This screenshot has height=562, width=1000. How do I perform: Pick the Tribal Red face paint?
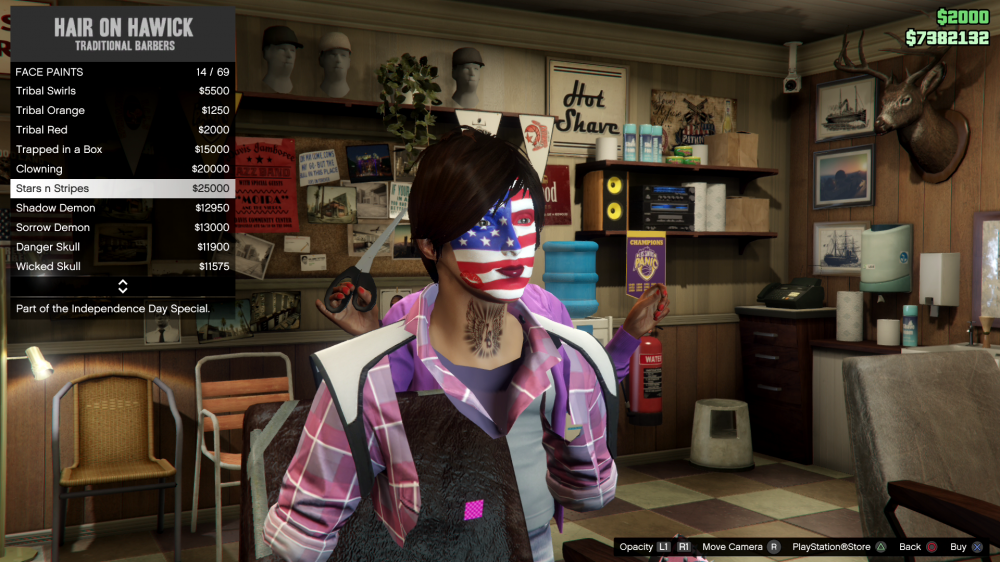tap(122, 130)
